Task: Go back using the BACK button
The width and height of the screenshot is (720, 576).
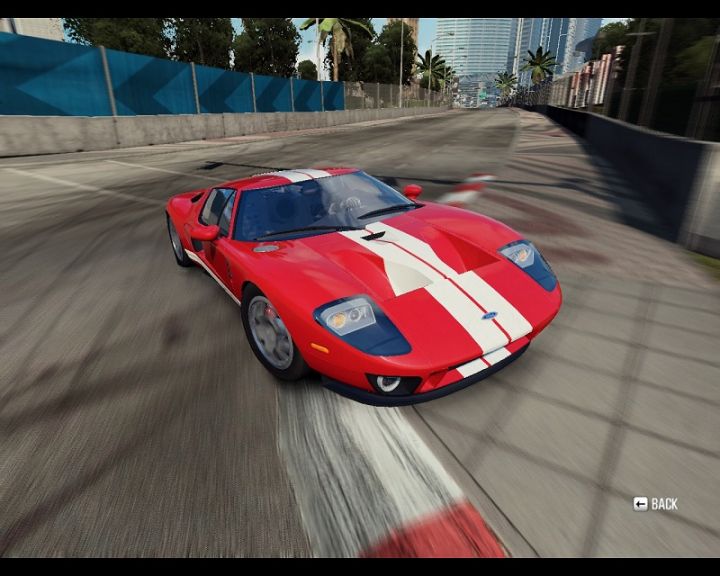Action: (656, 504)
